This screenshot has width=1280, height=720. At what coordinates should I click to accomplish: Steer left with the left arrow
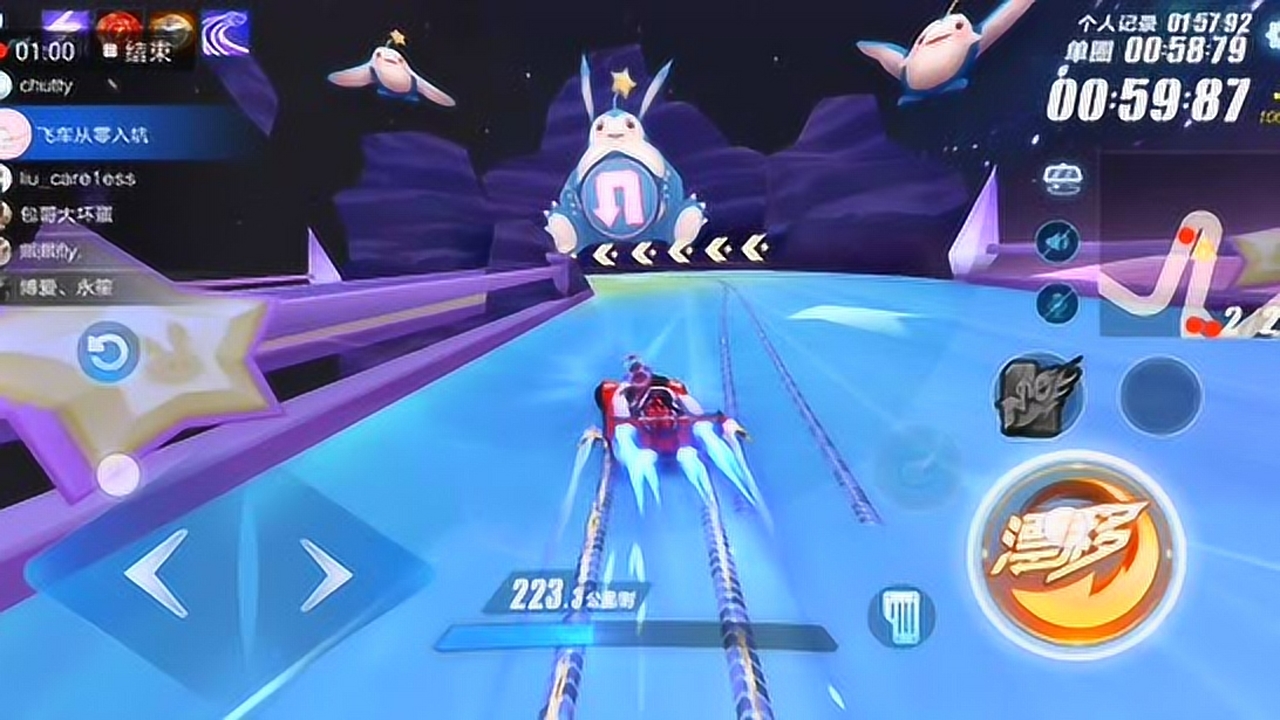pyautogui.click(x=156, y=572)
